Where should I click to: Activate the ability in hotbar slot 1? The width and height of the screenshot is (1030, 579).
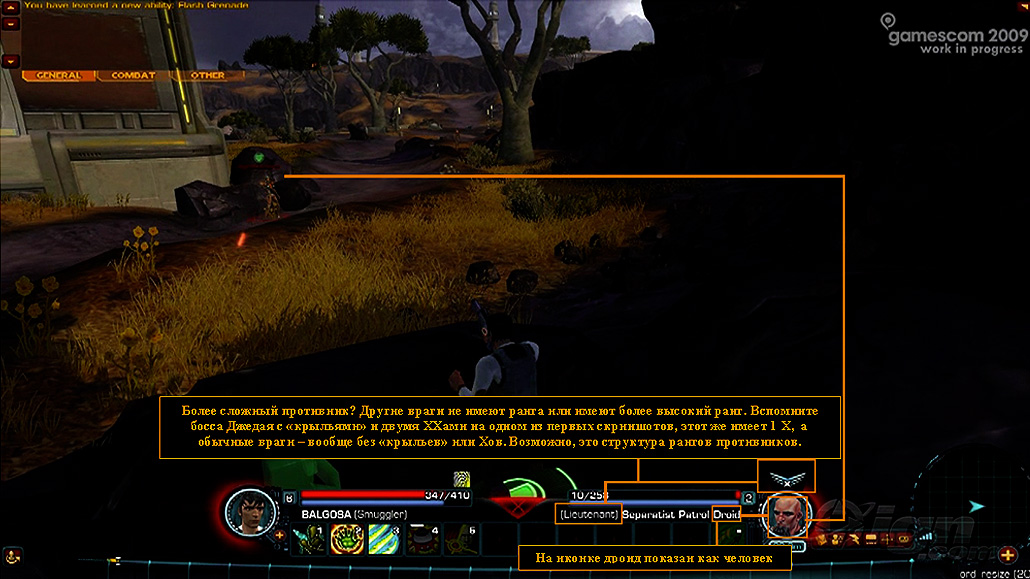(308, 539)
